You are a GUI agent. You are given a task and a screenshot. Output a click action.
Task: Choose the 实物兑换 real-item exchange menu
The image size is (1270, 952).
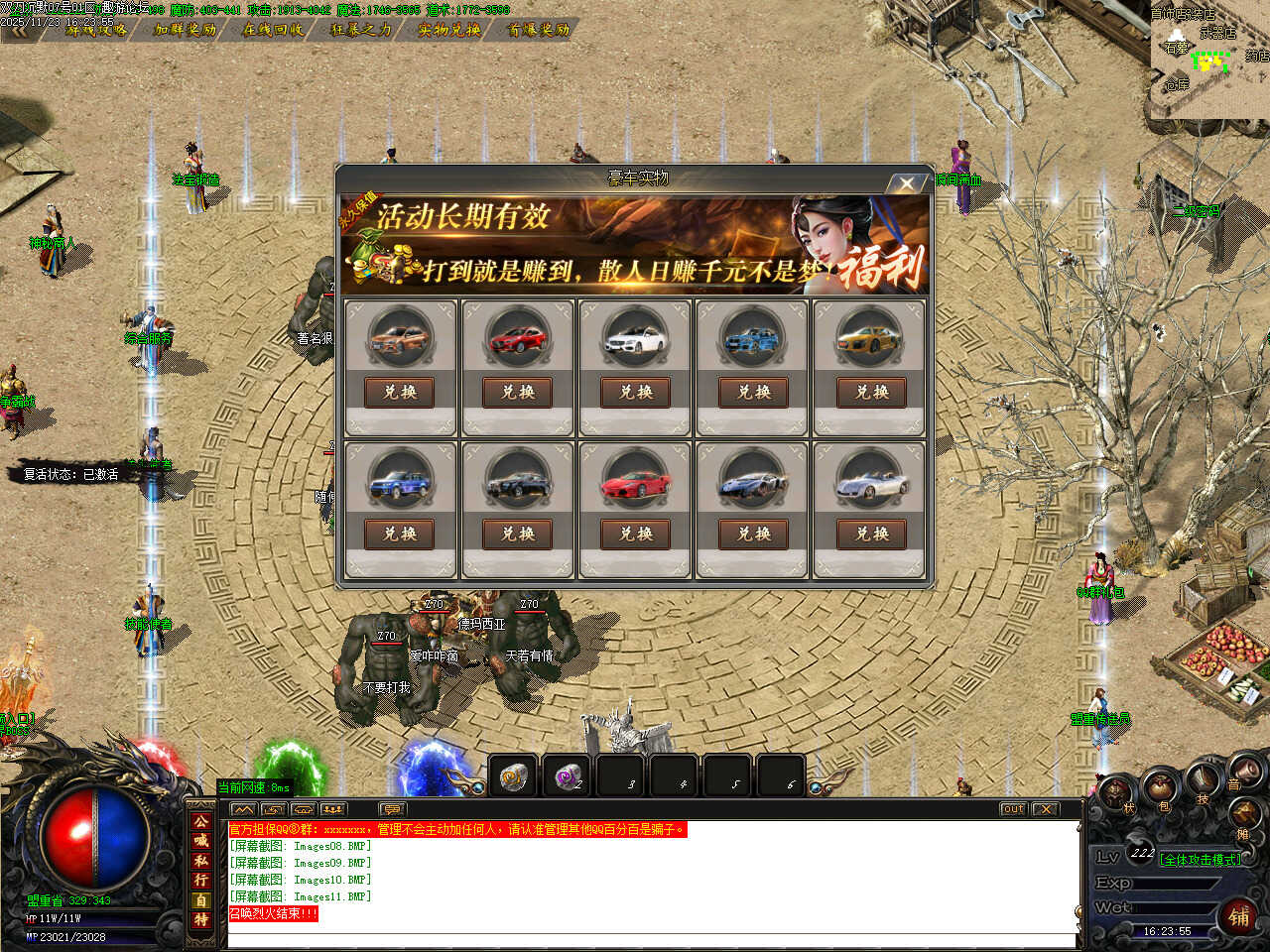(x=449, y=30)
